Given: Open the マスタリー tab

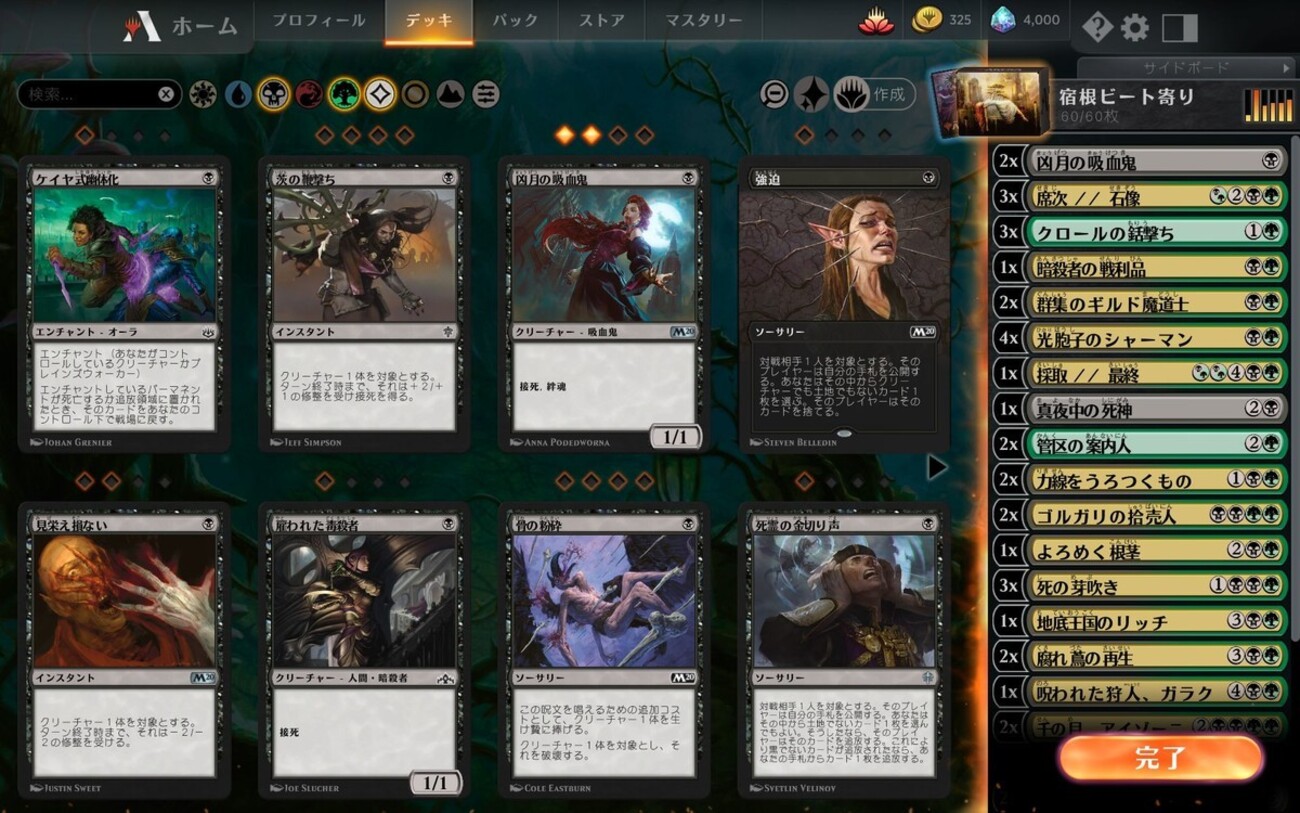Looking at the screenshot, I should pyautogui.click(x=703, y=20).
